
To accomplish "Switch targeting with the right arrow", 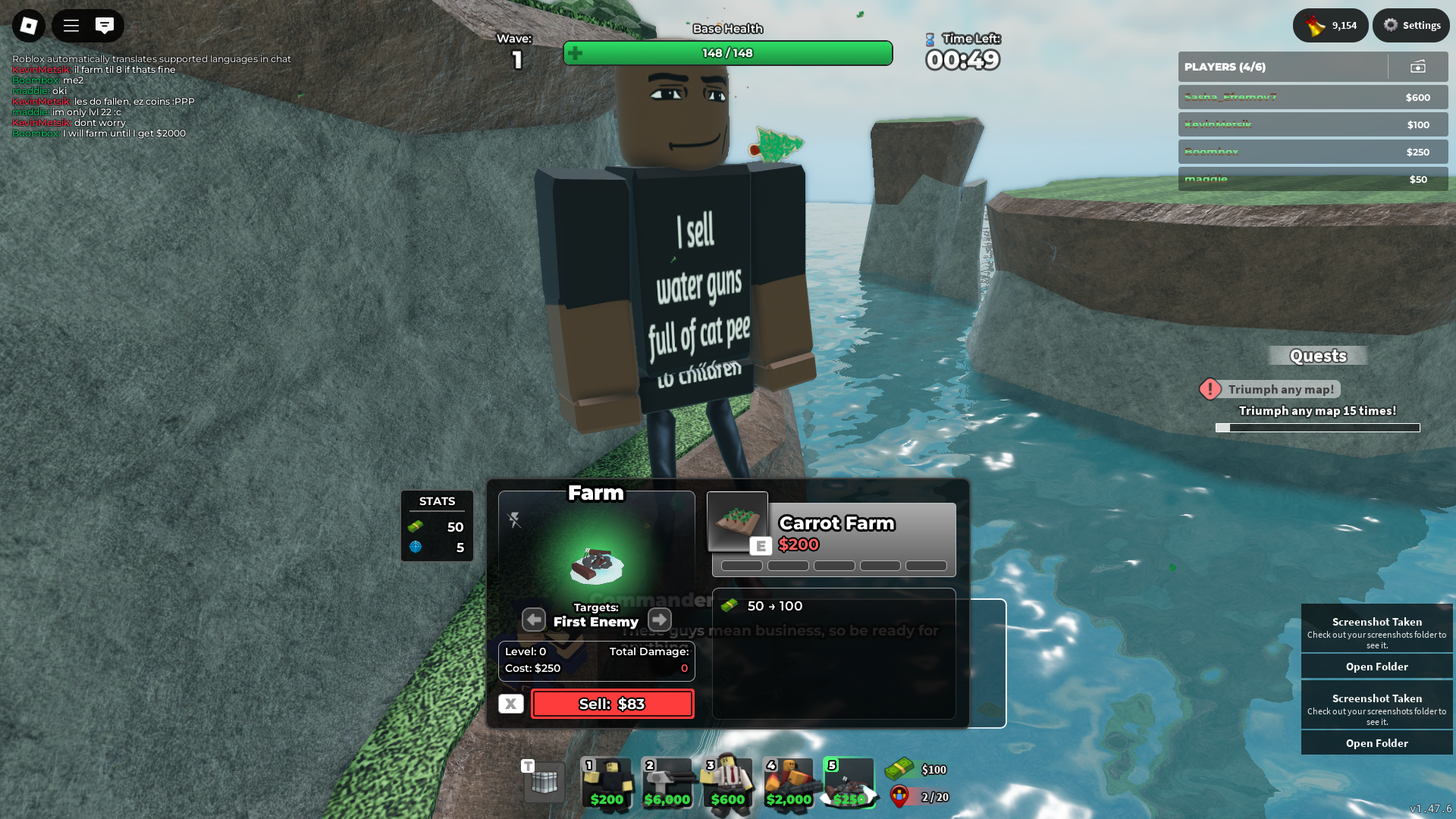I will [x=660, y=620].
